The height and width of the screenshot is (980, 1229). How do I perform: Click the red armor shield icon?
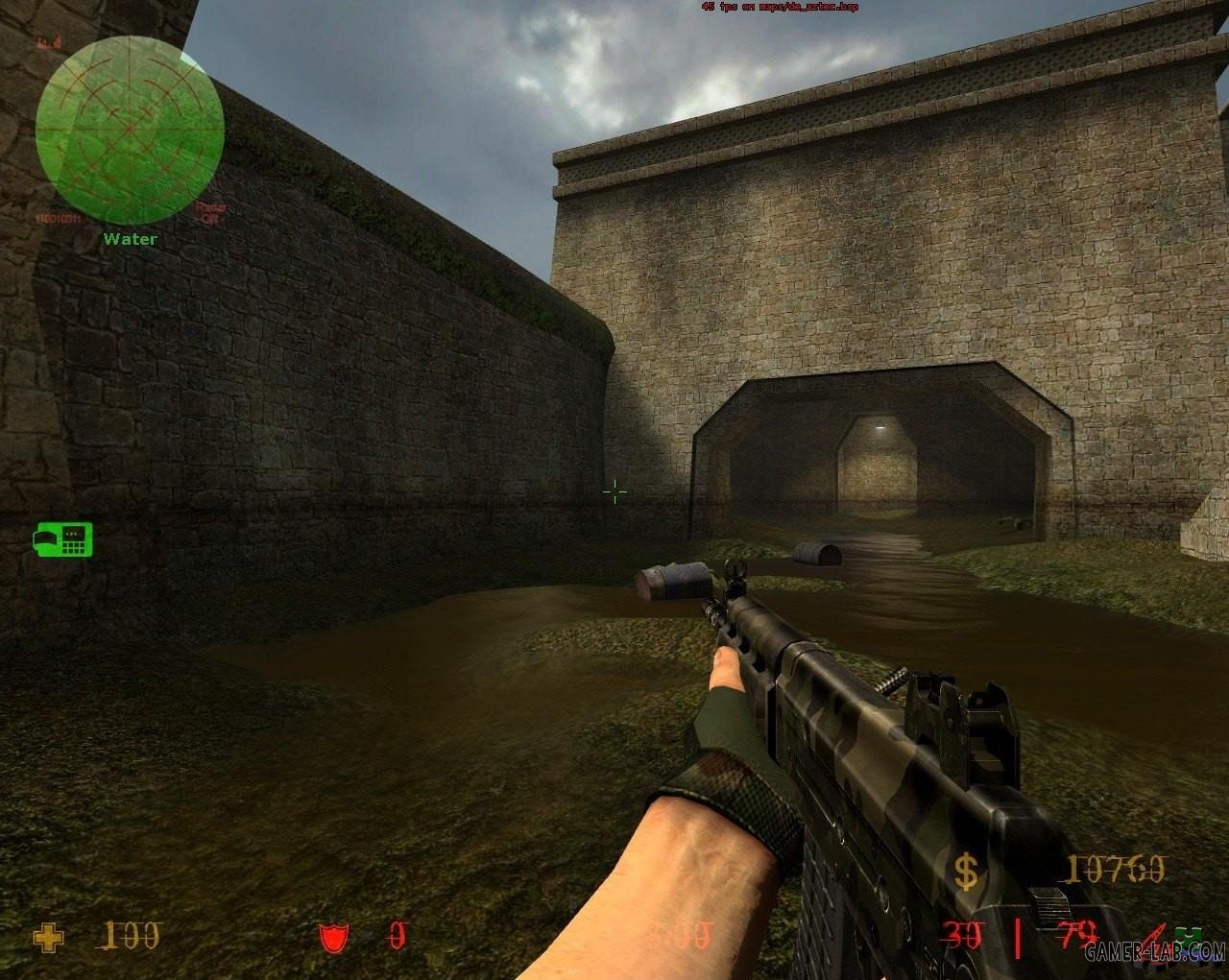335,937
